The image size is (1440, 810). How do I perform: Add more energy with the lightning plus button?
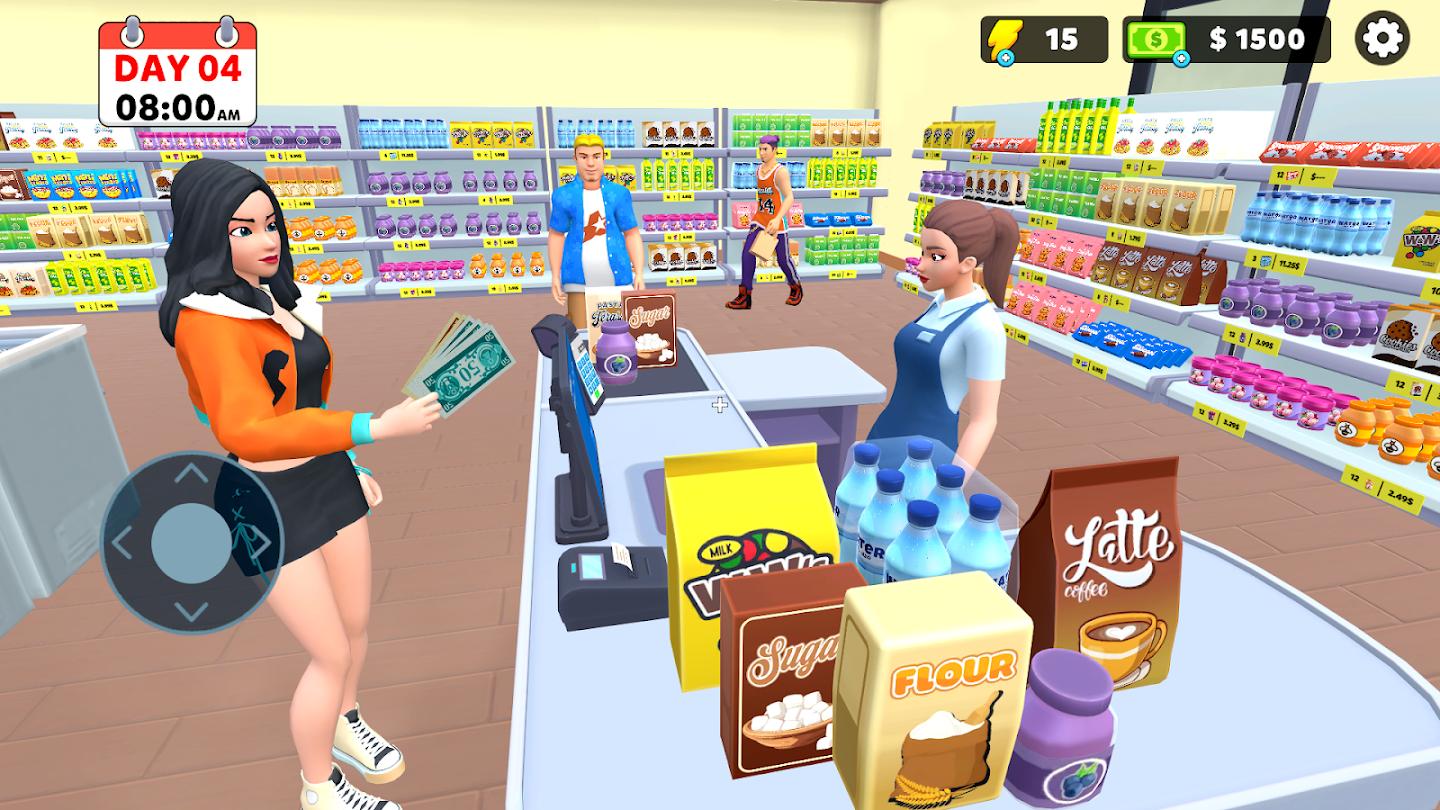coord(1004,58)
